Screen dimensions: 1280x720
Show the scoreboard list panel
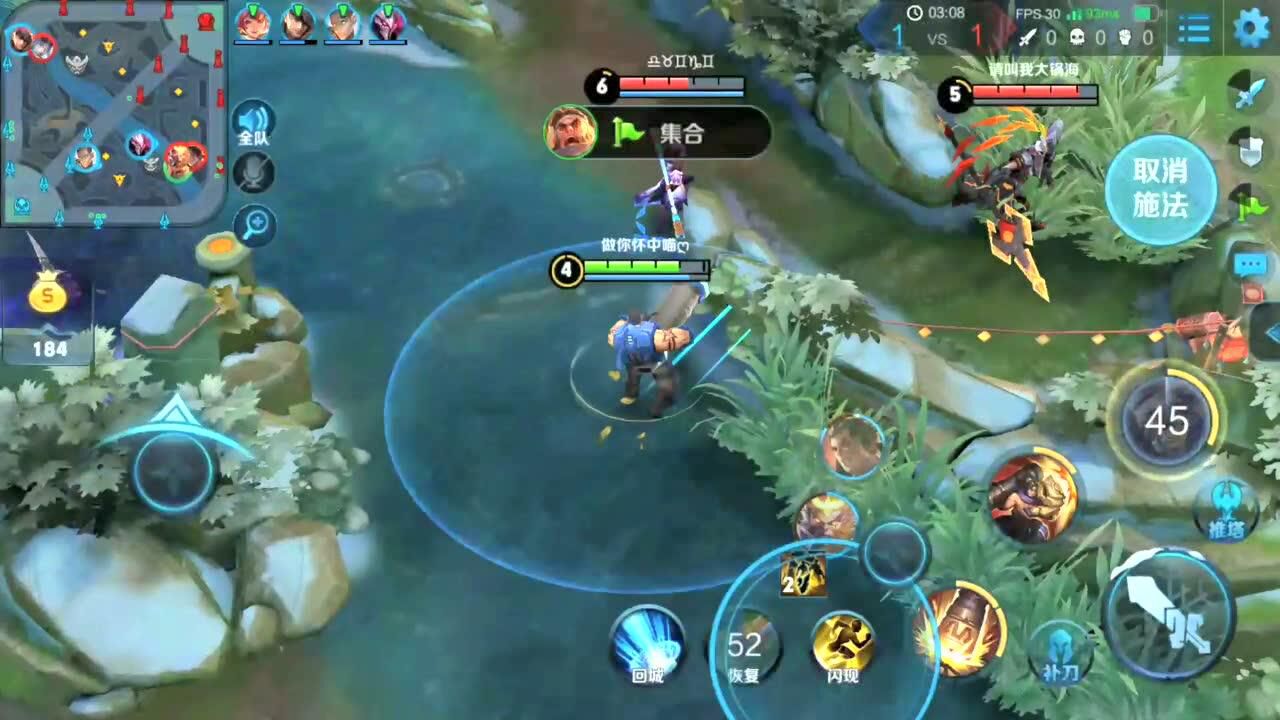pos(1194,30)
